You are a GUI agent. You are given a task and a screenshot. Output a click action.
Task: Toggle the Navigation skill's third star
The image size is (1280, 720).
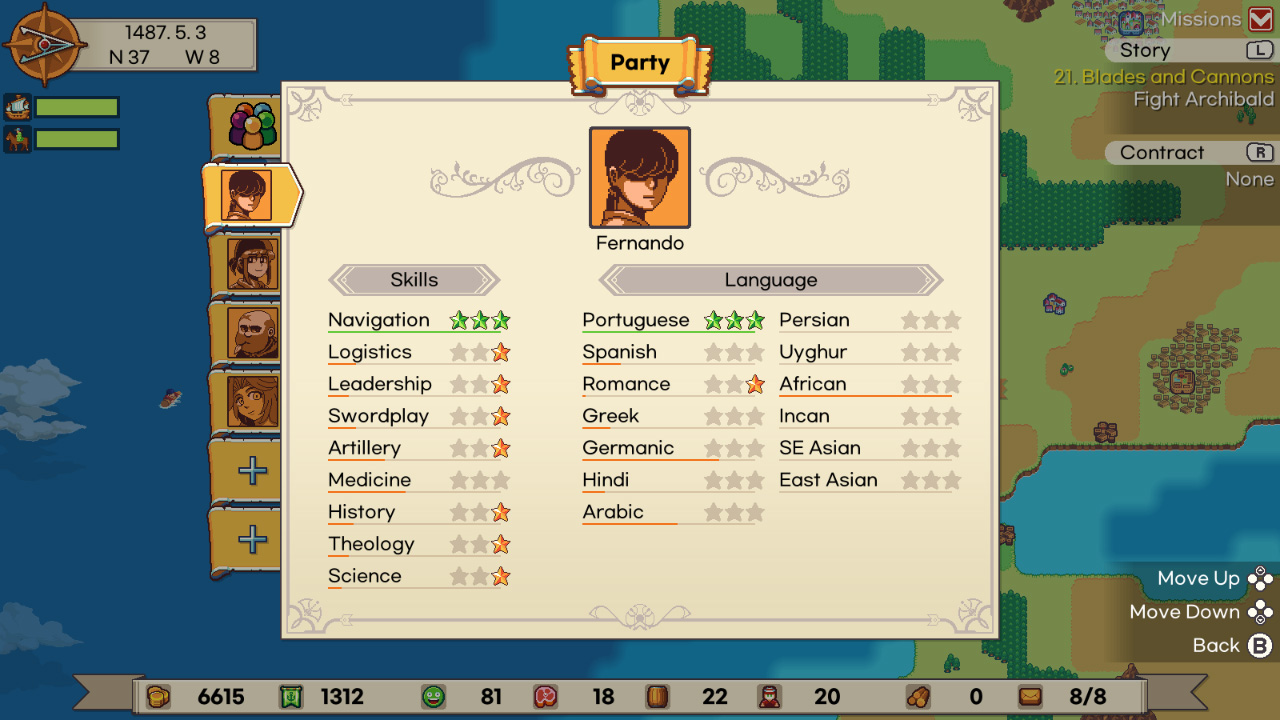499,319
